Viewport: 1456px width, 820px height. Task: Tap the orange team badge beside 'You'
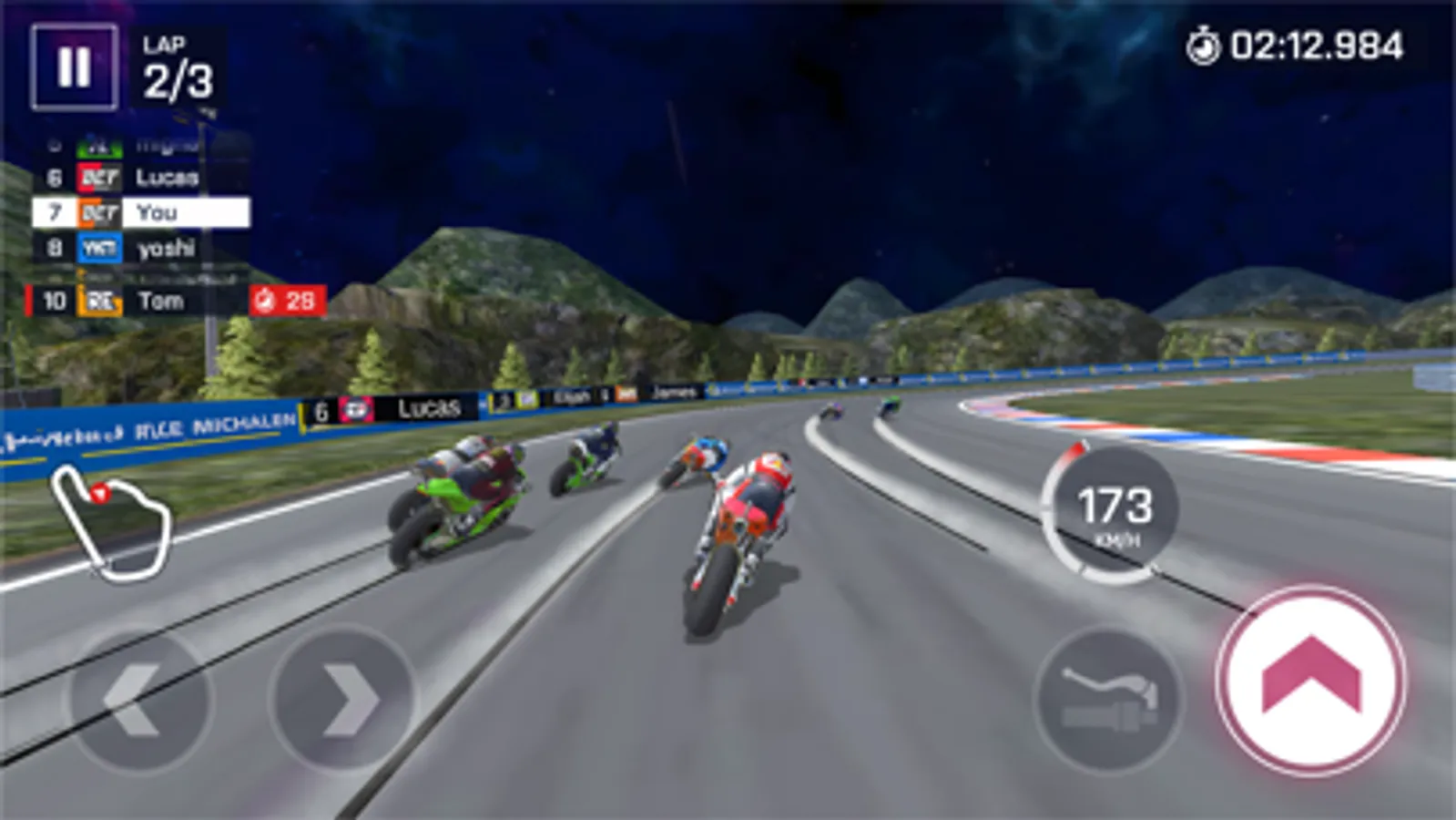(x=97, y=212)
